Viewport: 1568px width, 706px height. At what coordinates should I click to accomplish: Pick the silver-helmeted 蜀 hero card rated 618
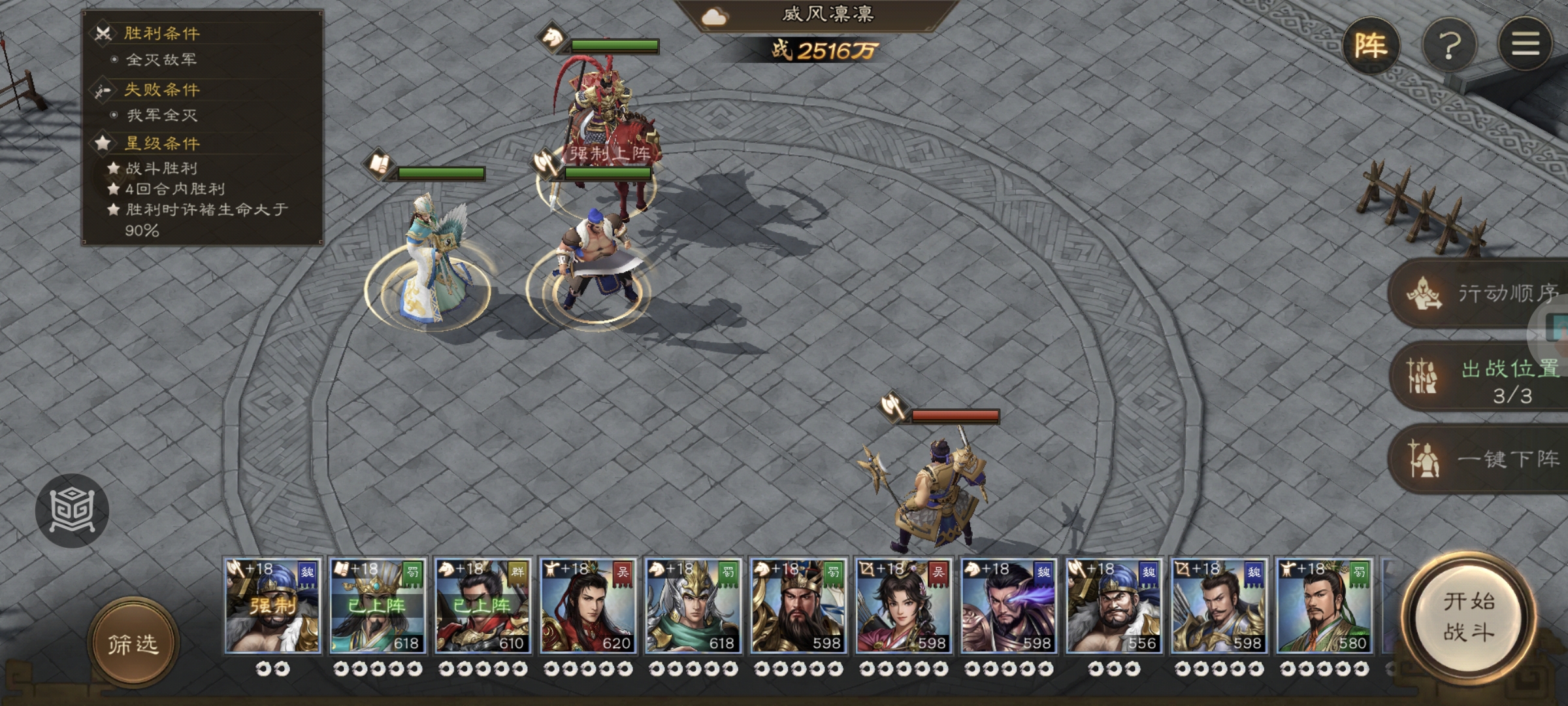(693, 605)
